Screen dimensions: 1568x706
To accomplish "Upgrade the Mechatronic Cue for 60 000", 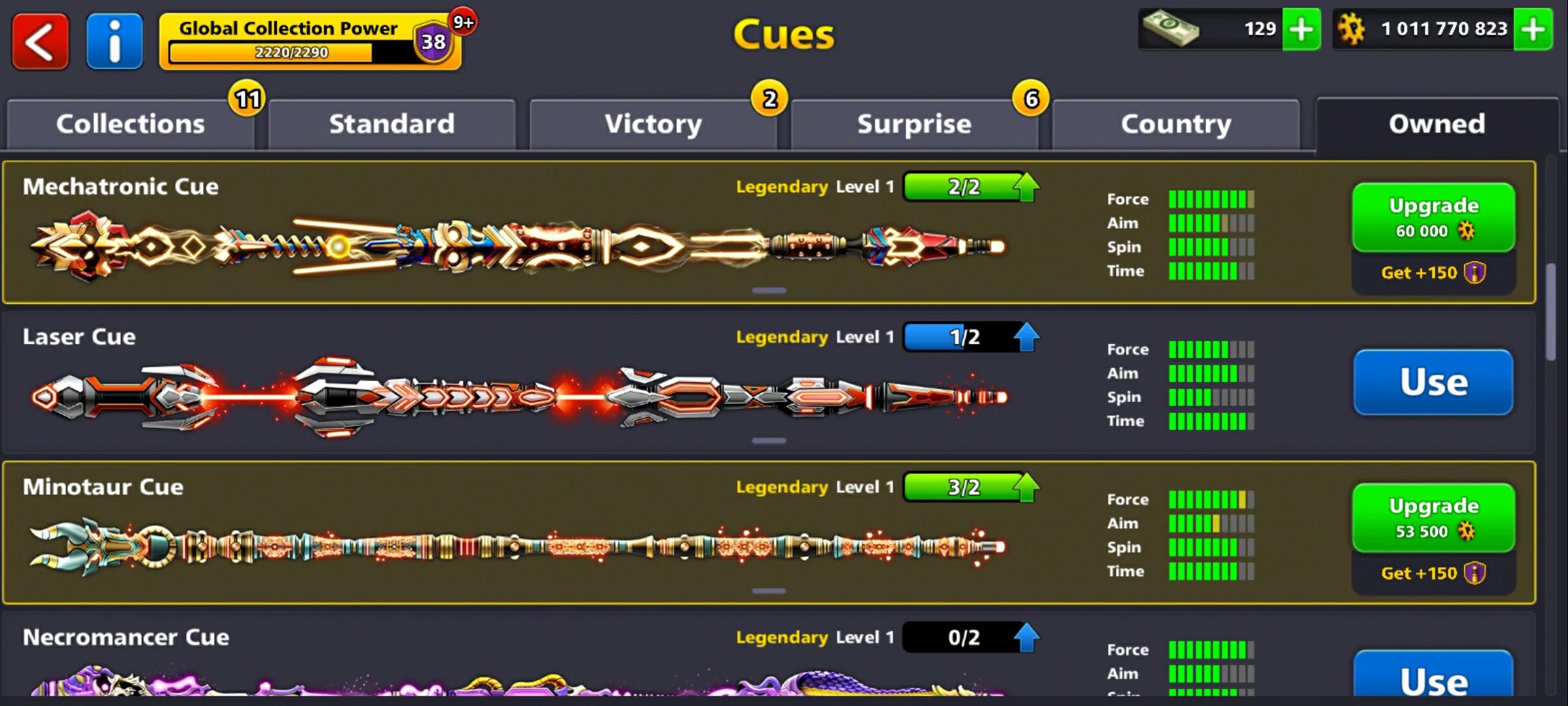I will (1433, 216).
